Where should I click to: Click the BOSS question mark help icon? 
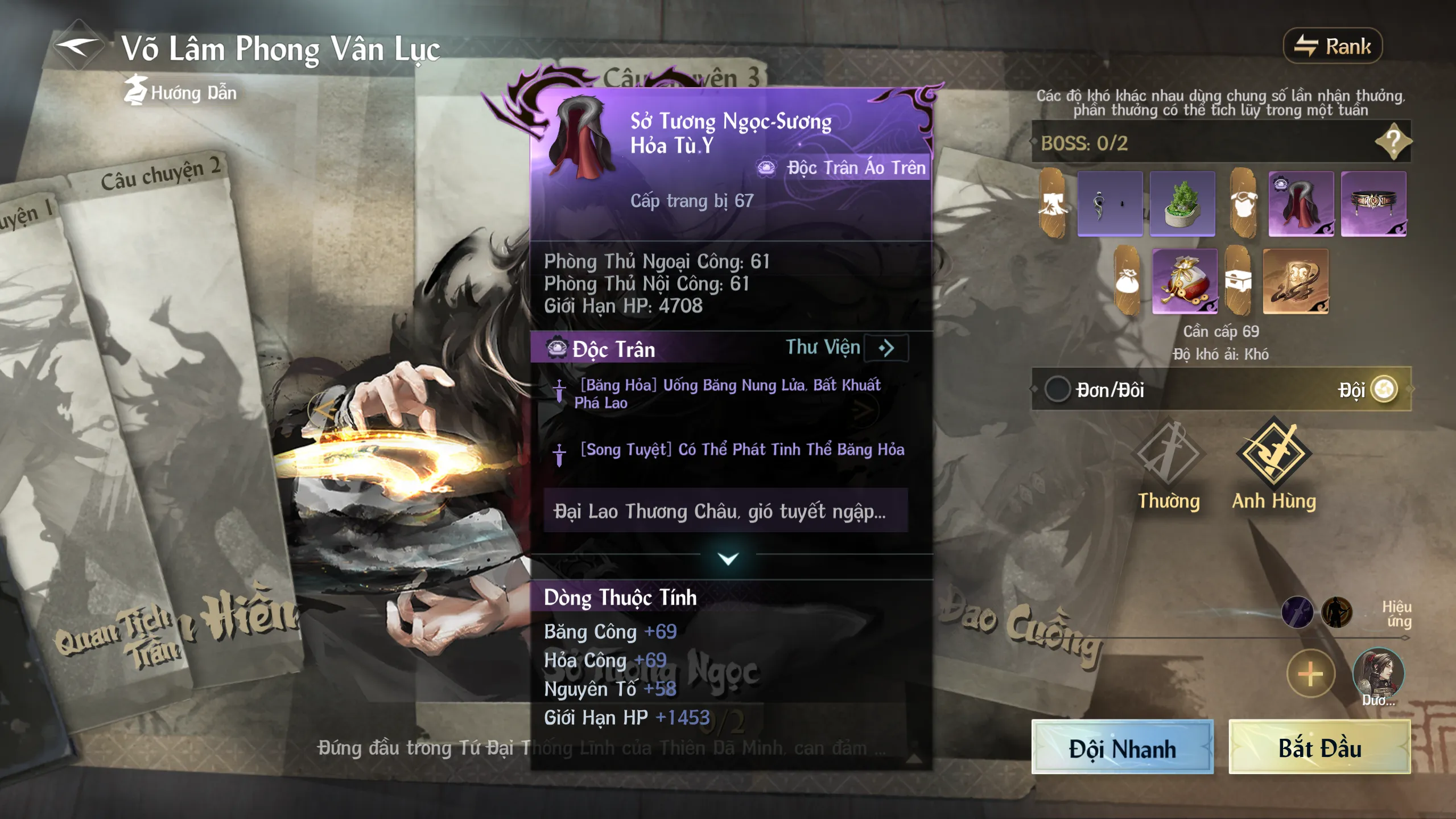click(x=1393, y=141)
